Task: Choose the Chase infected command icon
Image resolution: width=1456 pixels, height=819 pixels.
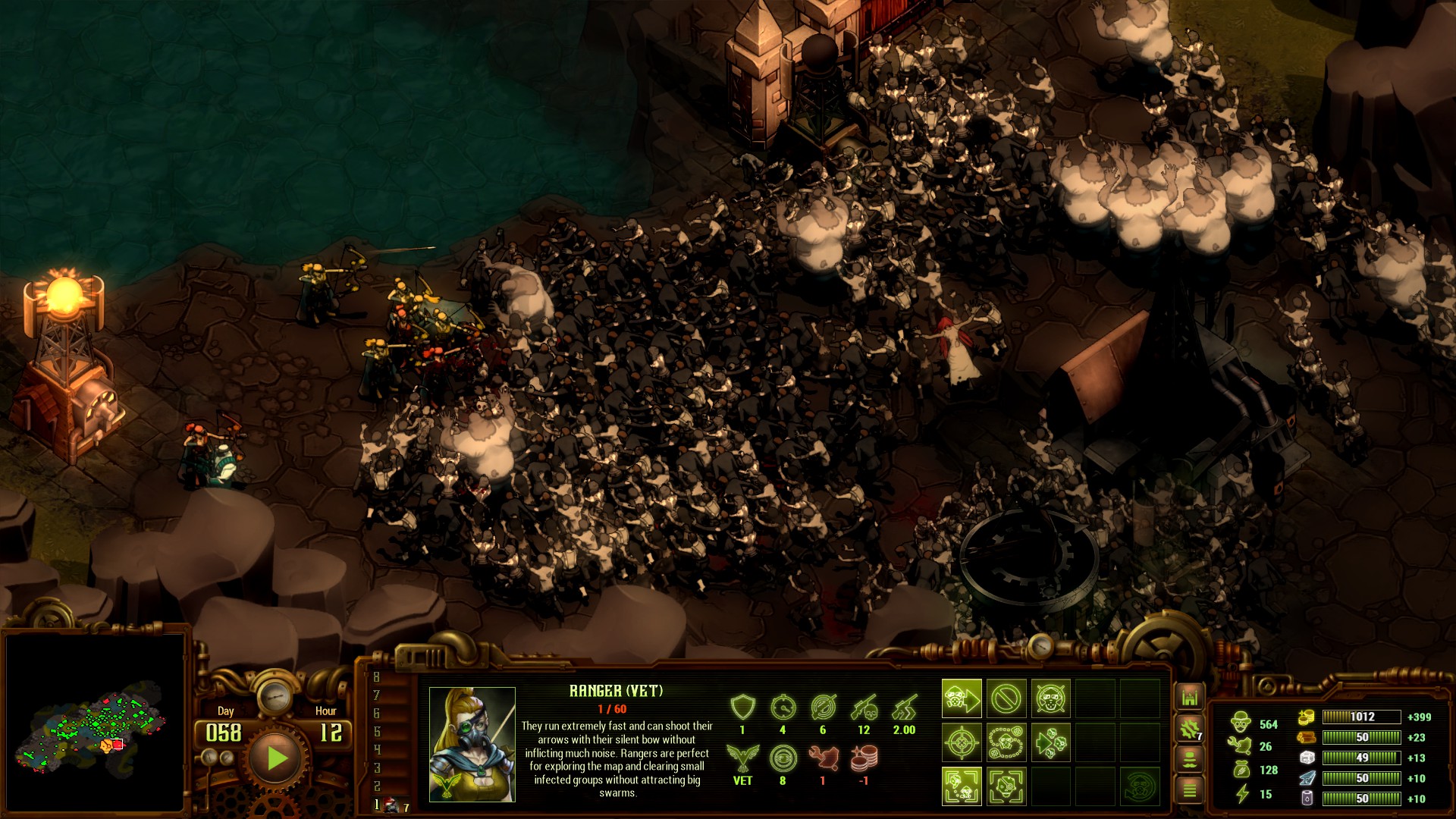Action: [1050, 742]
